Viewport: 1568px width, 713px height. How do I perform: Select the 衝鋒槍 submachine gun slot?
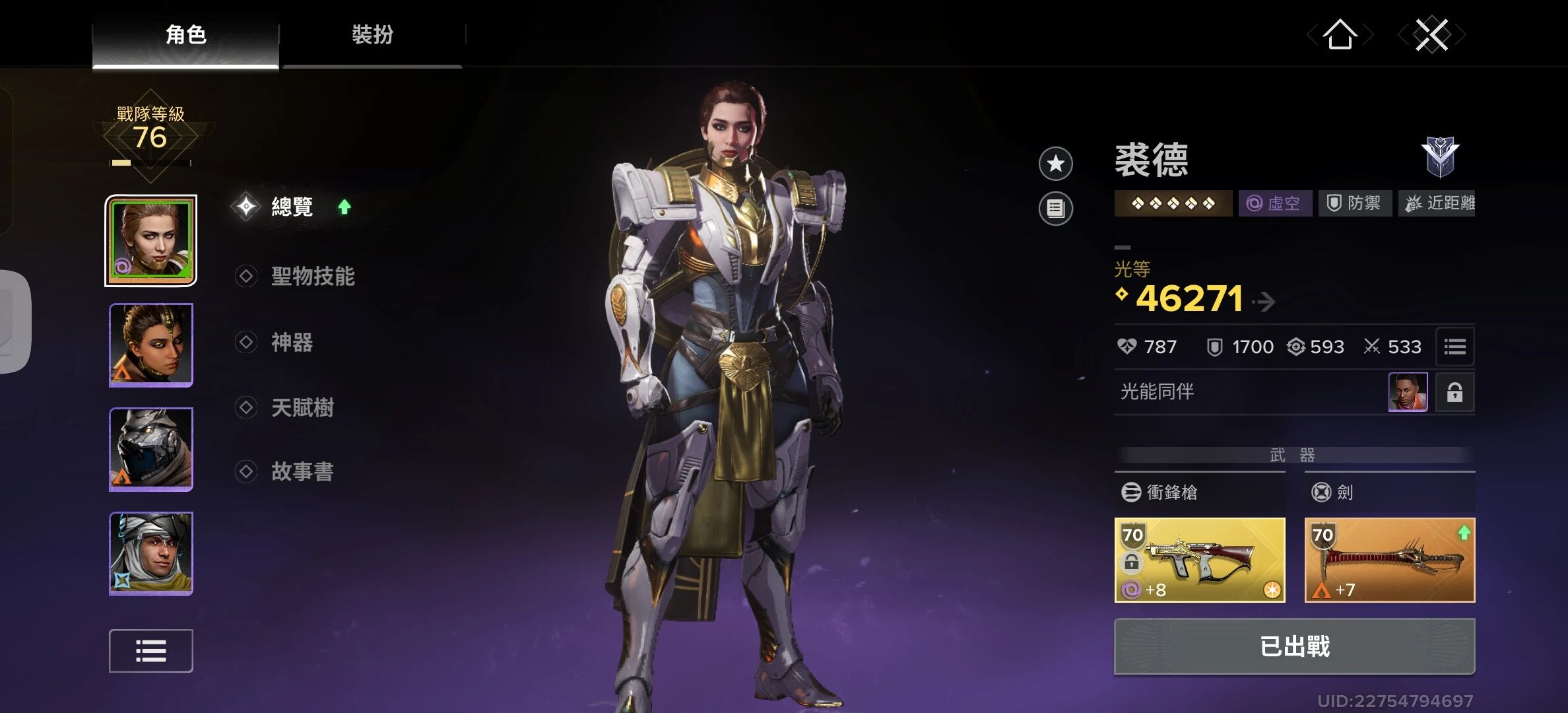pos(1199,560)
